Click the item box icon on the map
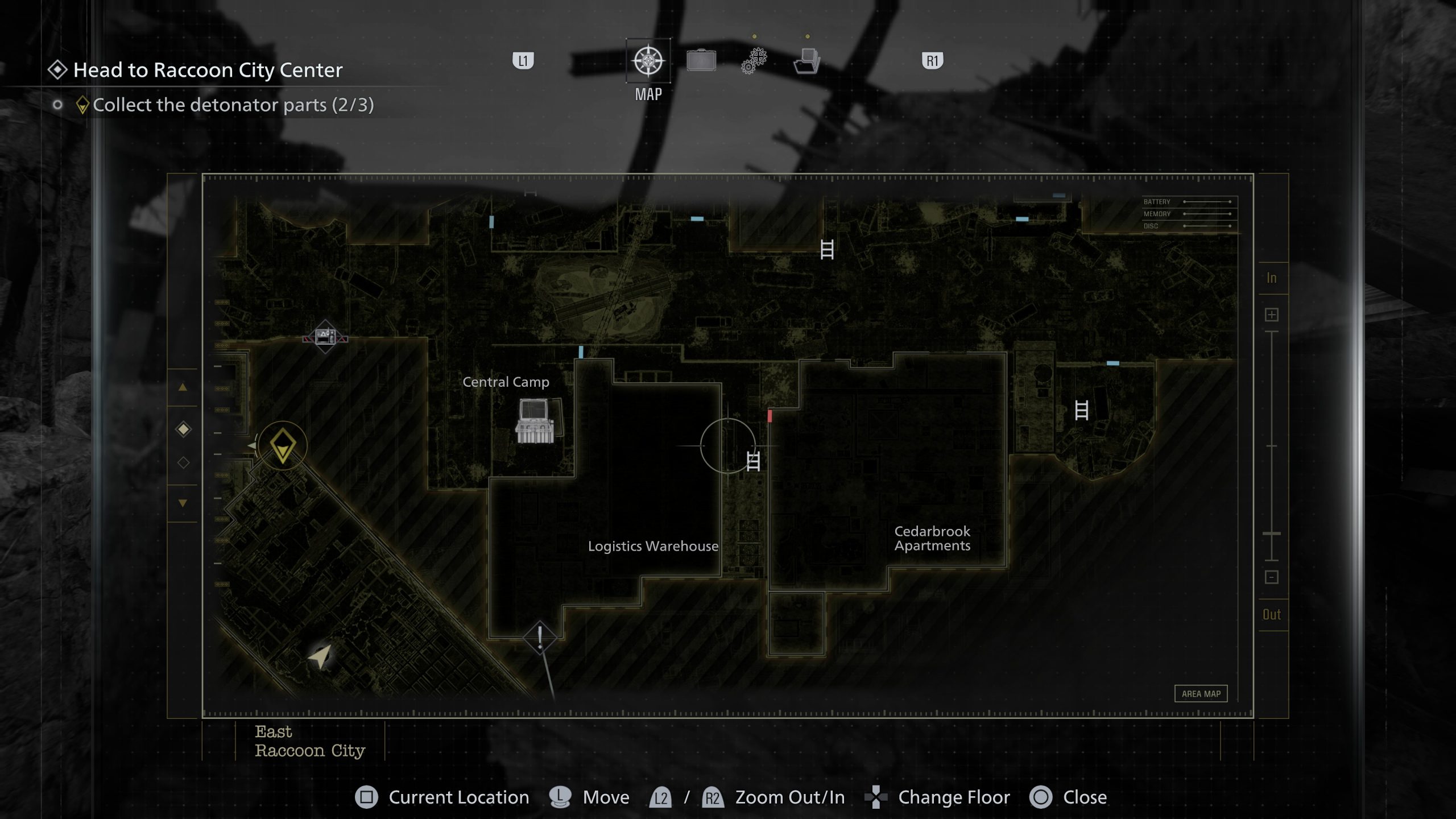The height and width of the screenshot is (819, 1456). 325,337
